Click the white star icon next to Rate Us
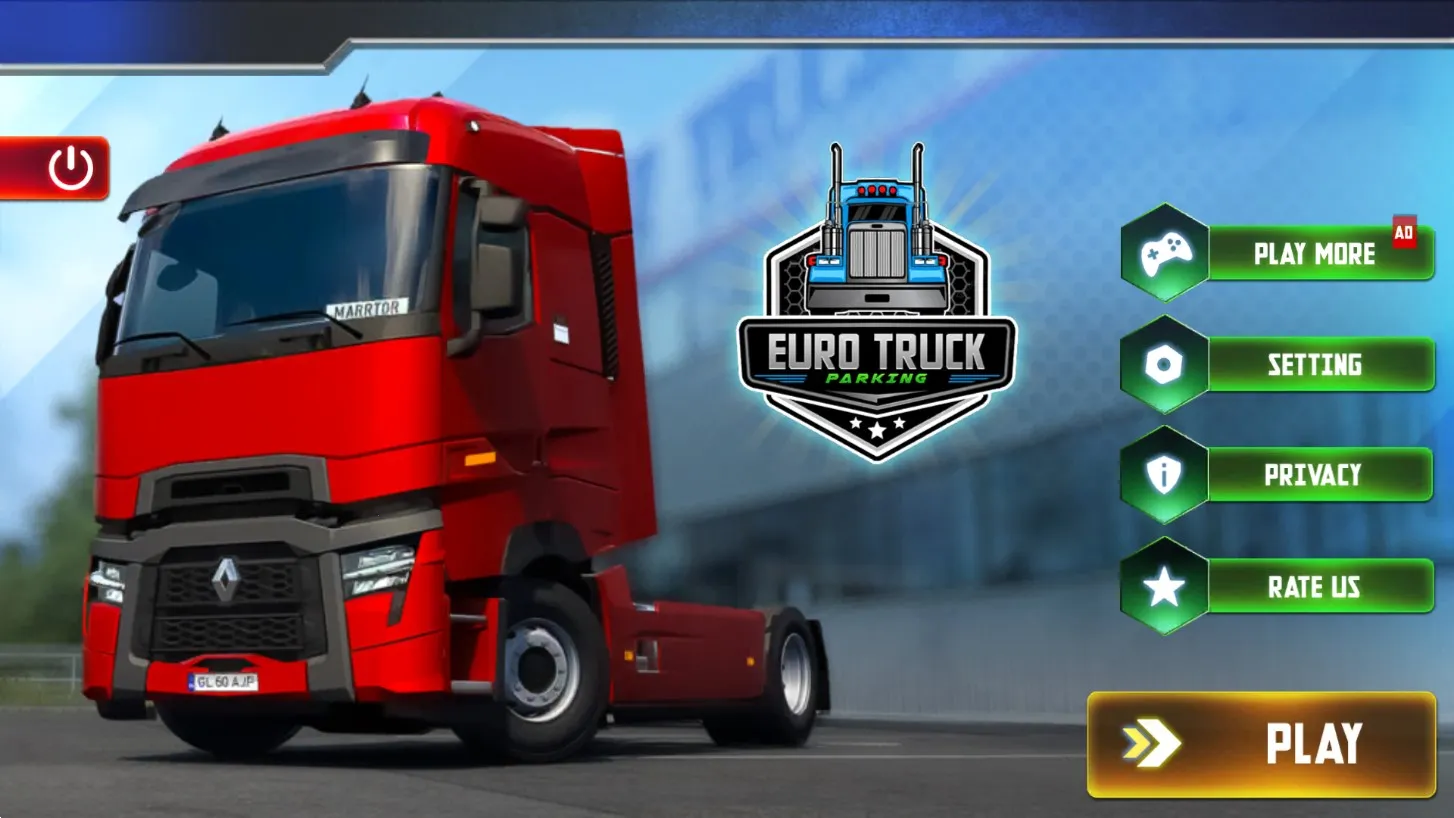1454x818 pixels. pos(1163,587)
